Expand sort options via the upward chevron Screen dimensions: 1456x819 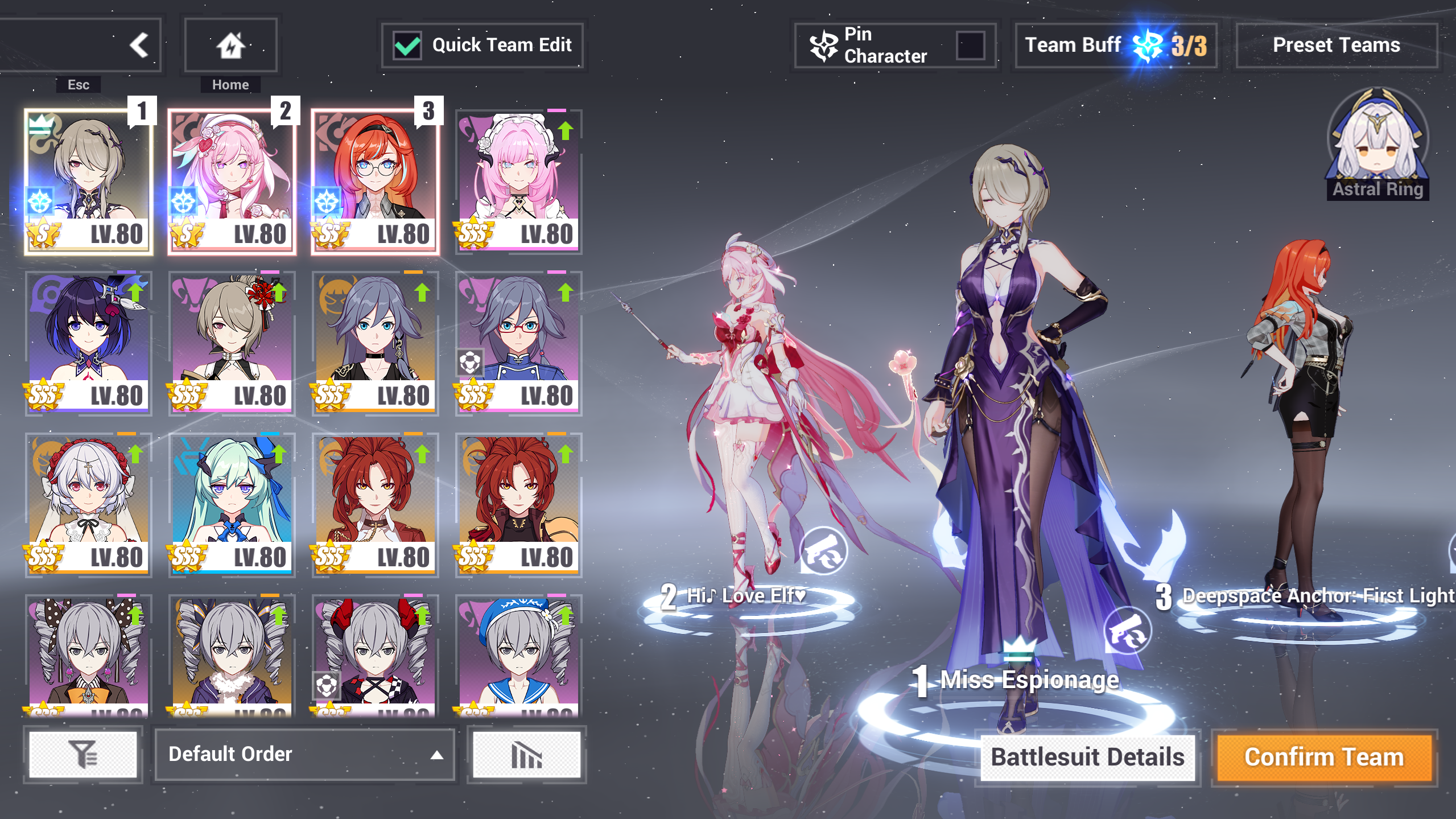point(436,755)
